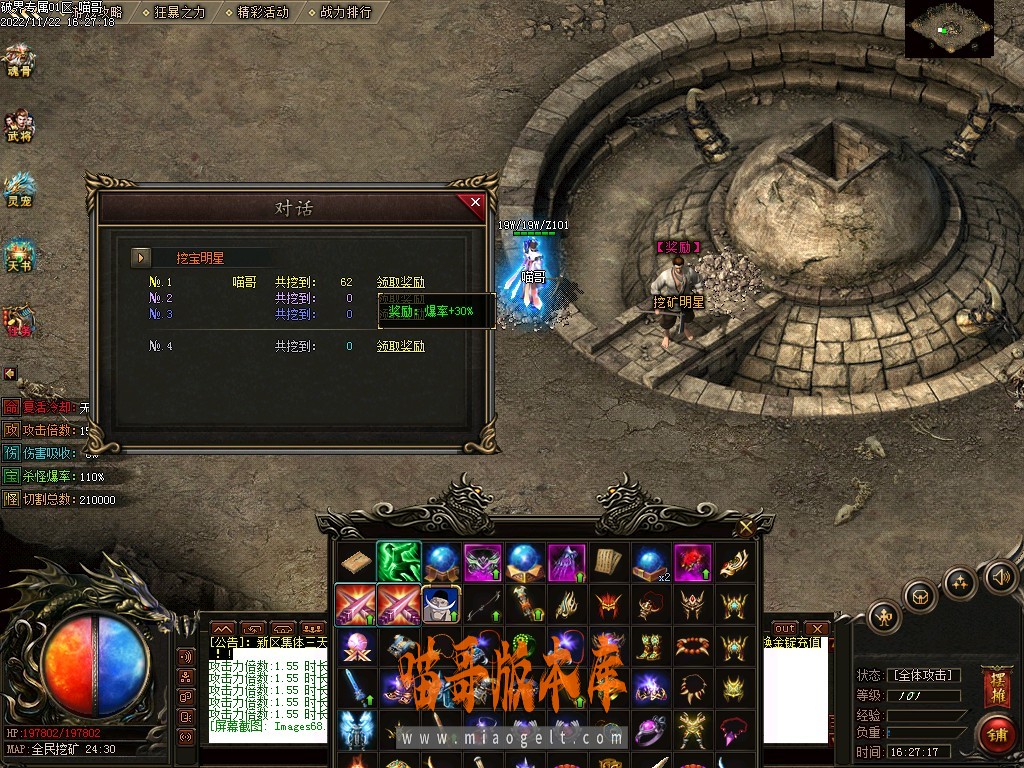Image resolution: width=1024 pixels, height=768 pixels.
Task: Claim the No.1 rank 领取奖励 reward
Action: [400, 283]
